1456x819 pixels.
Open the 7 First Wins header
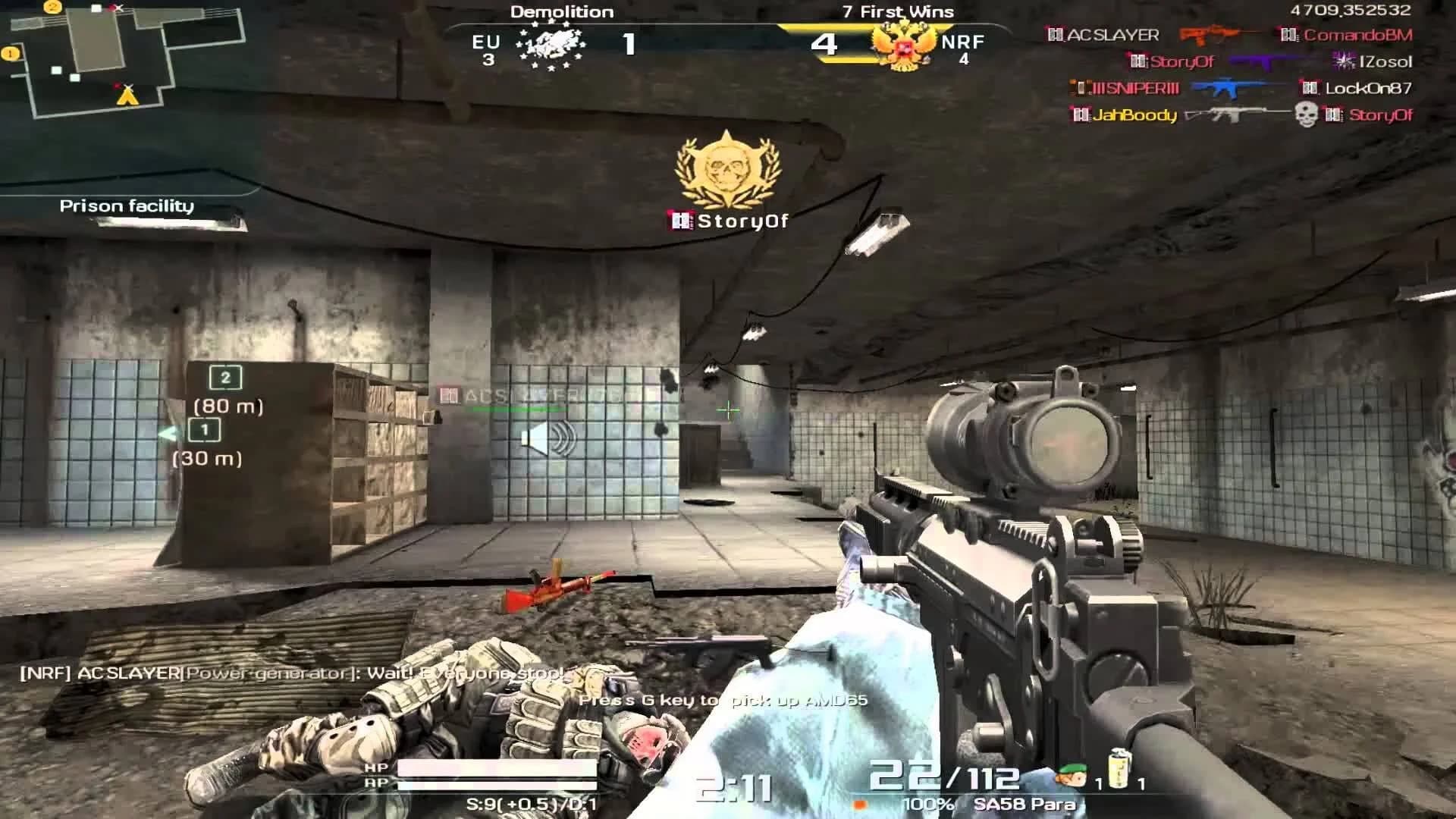pyautogui.click(x=897, y=11)
